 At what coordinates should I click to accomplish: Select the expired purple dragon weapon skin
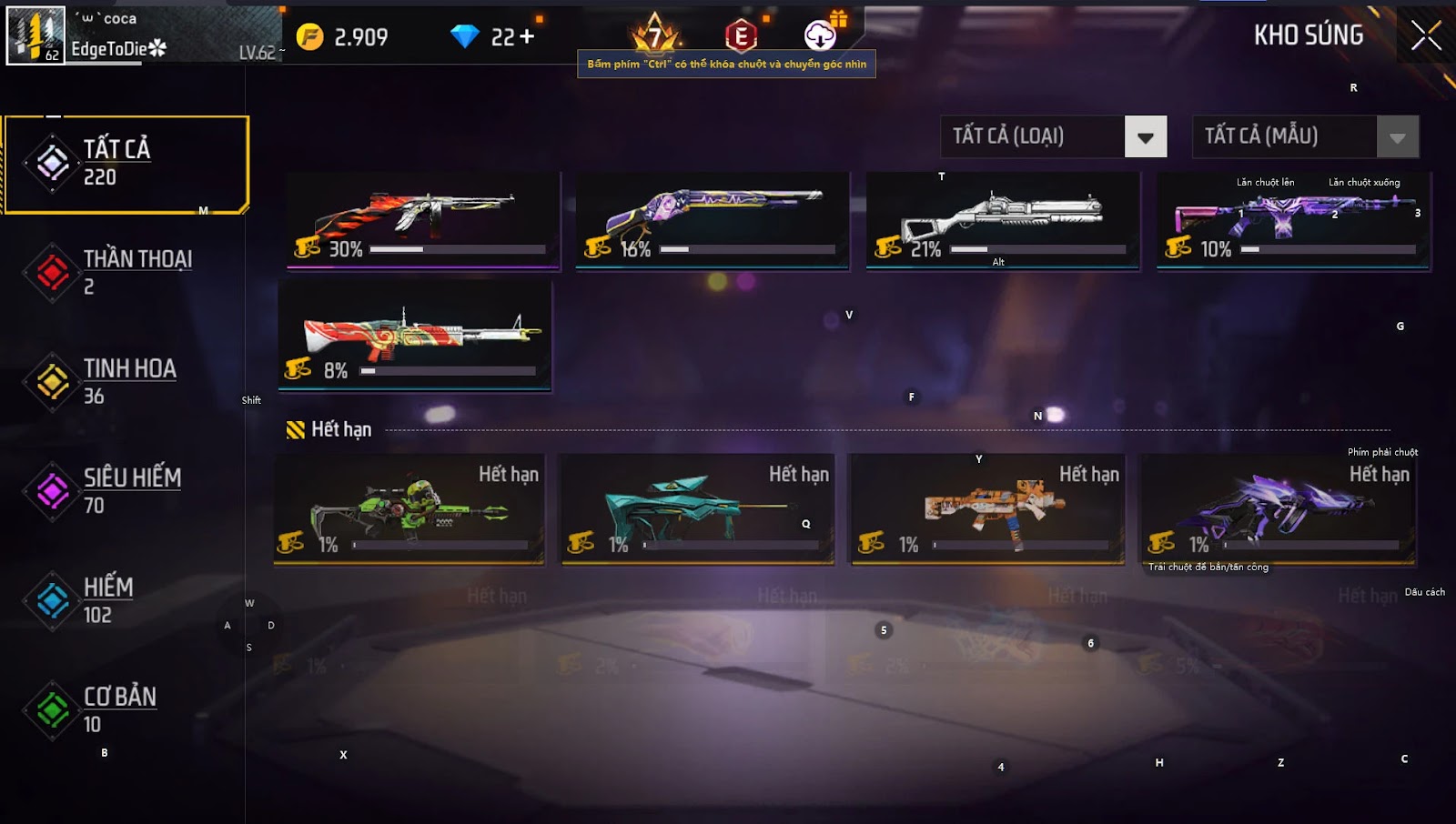1278,509
